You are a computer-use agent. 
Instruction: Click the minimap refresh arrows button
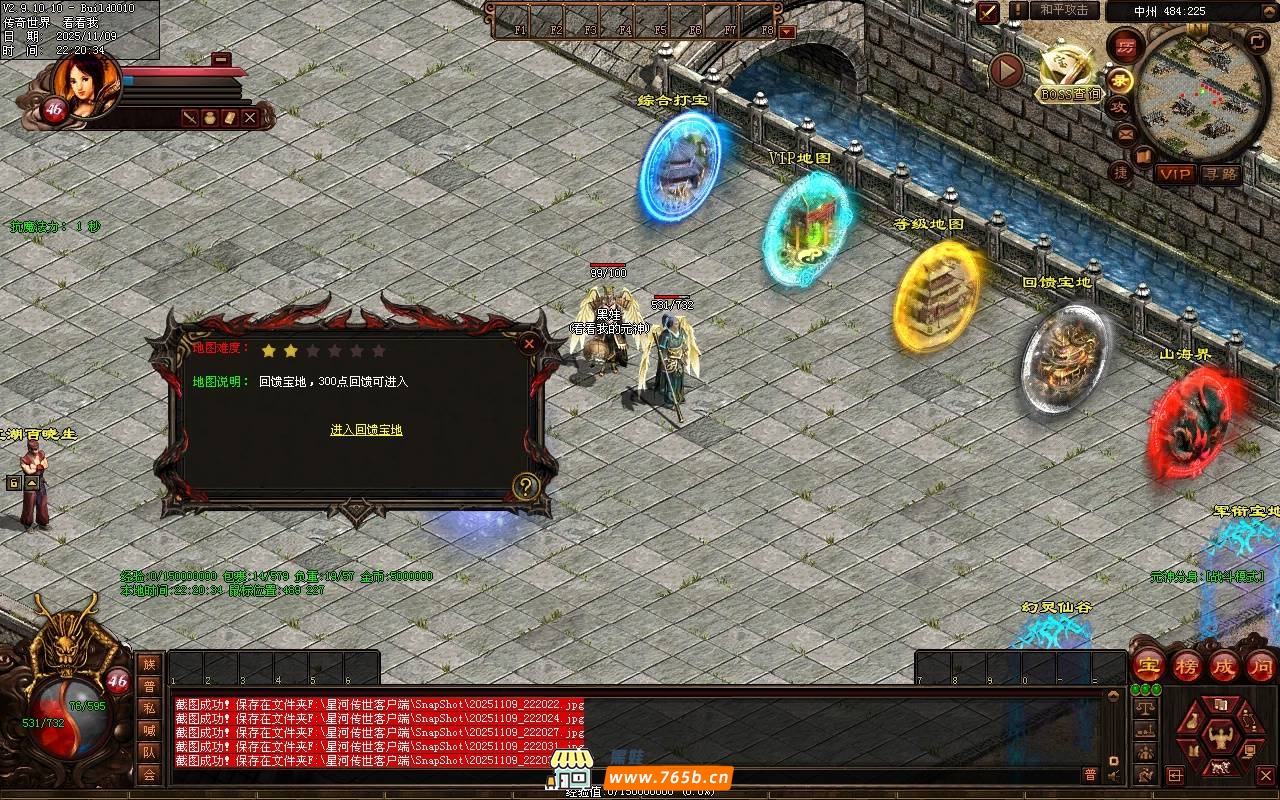tap(1257, 41)
